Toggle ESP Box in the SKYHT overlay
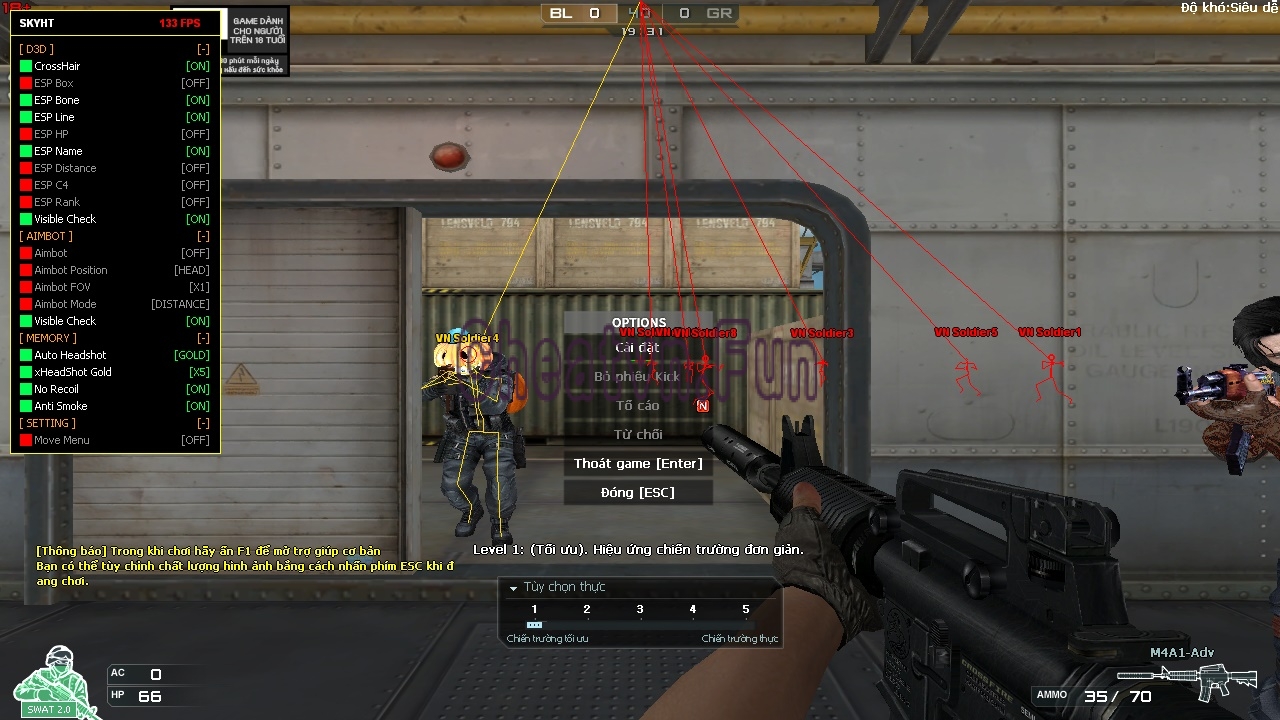The width and height of the screenshot is (1280, 720). (x=27, y=83)
